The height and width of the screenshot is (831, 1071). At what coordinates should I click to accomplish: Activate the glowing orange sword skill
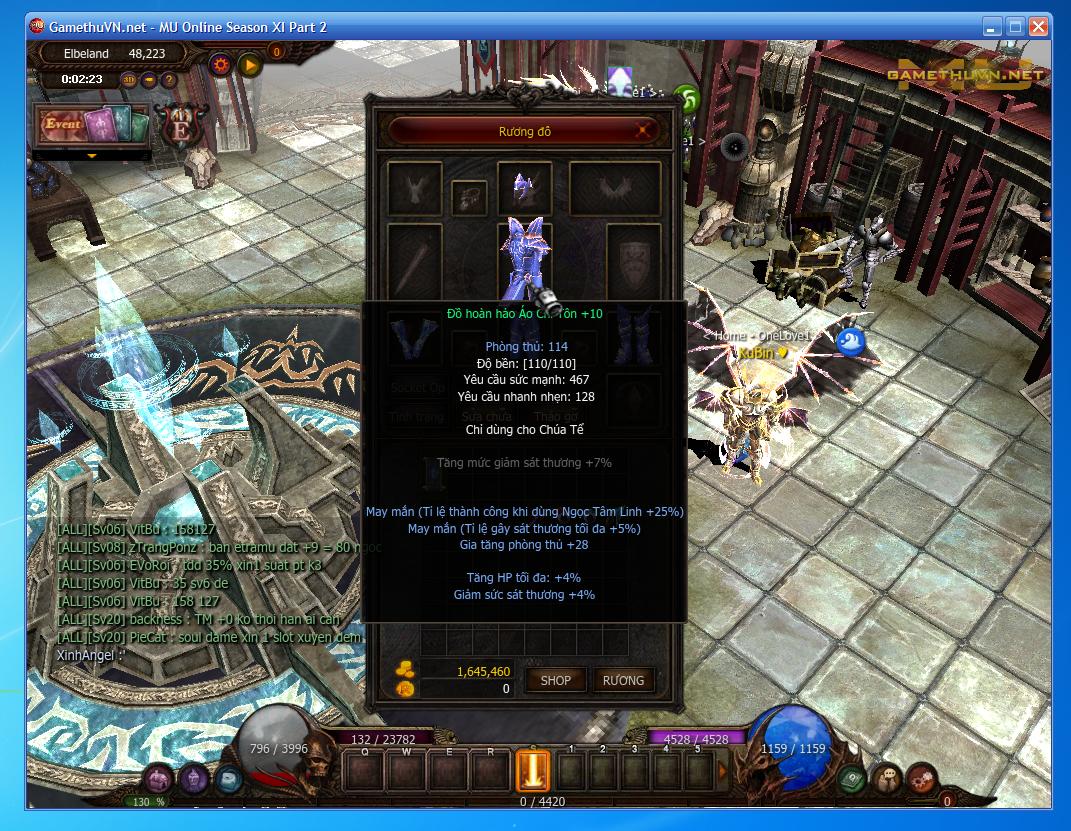coord(533,771)
